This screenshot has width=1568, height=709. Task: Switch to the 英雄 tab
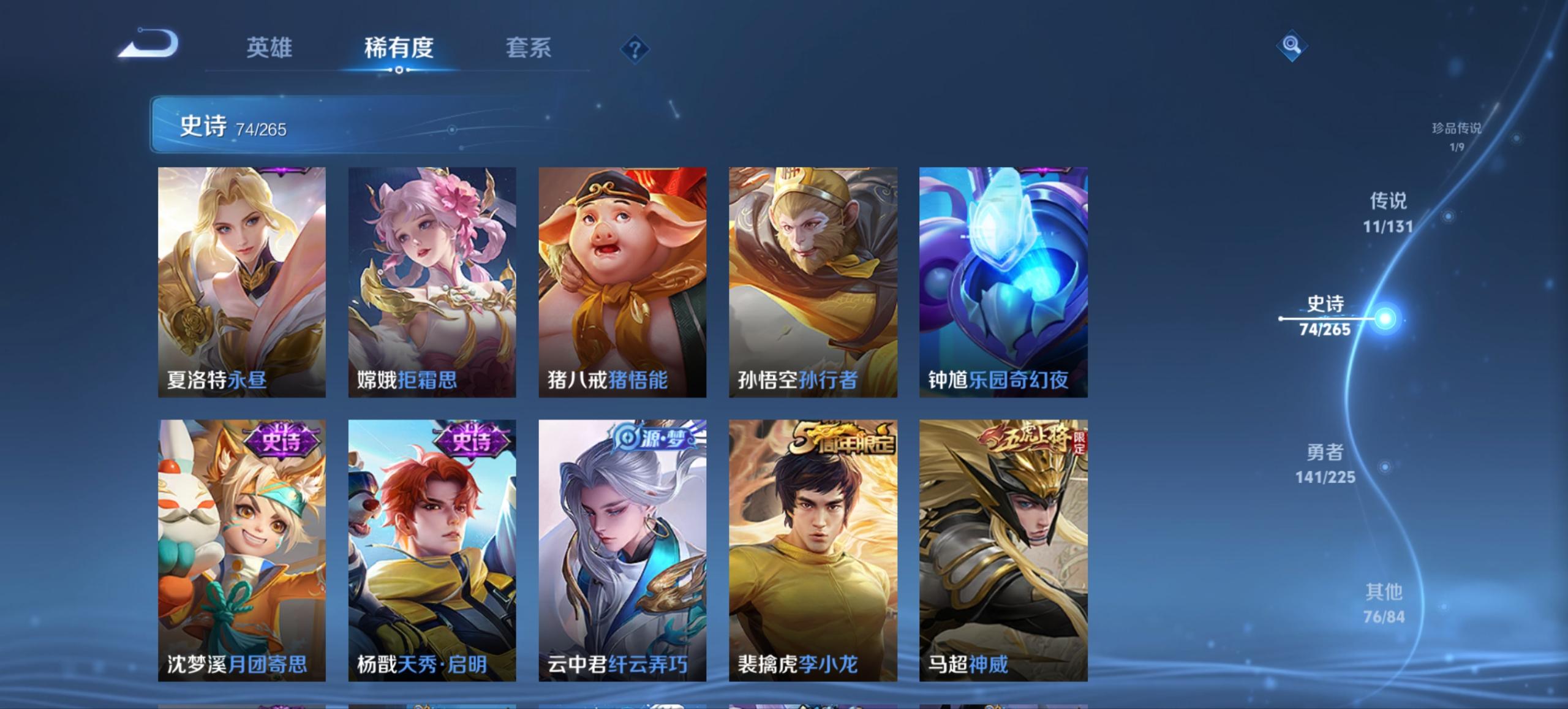[270, 48]
